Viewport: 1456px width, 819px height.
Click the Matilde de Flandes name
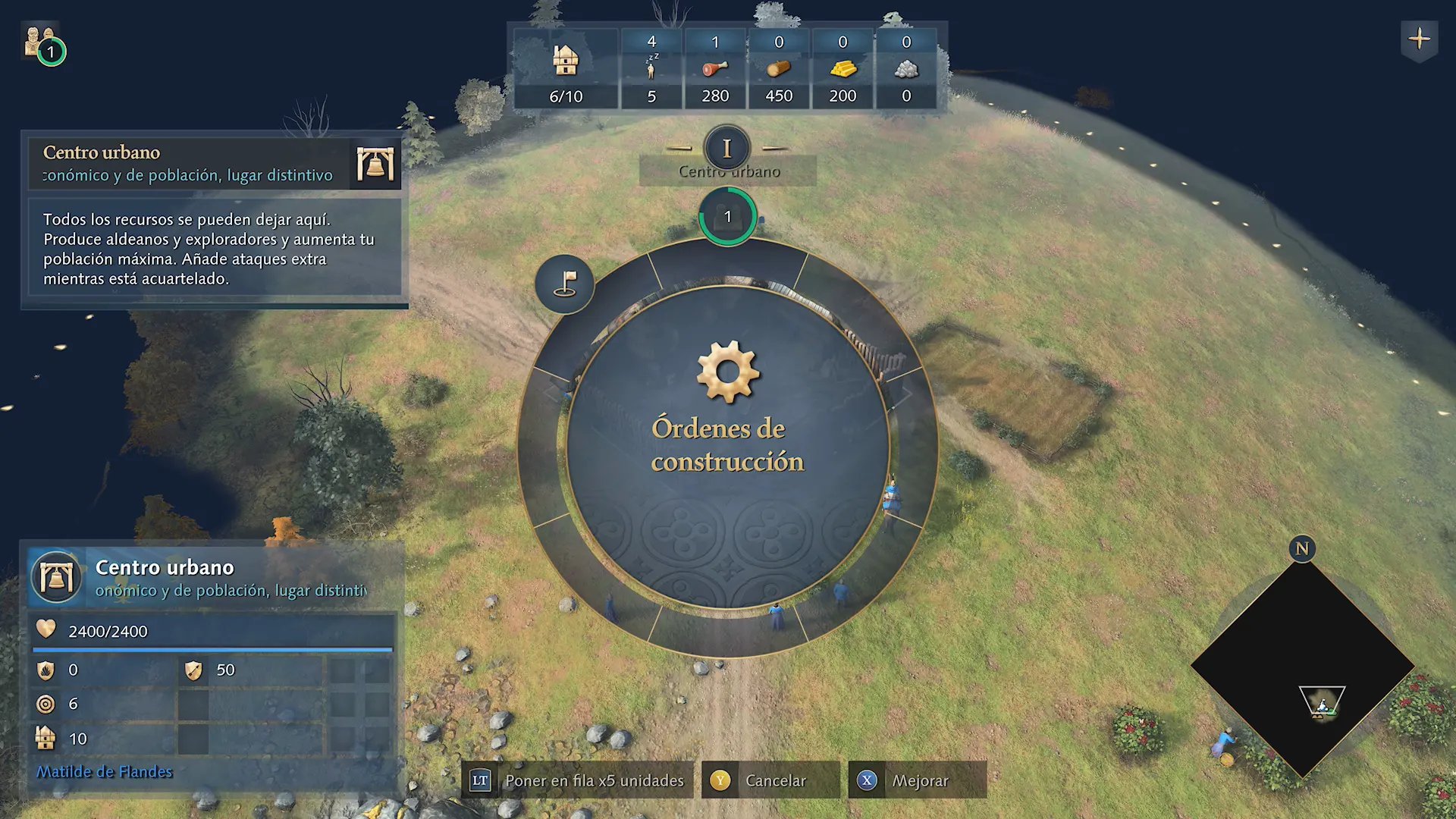click(105, 772)
